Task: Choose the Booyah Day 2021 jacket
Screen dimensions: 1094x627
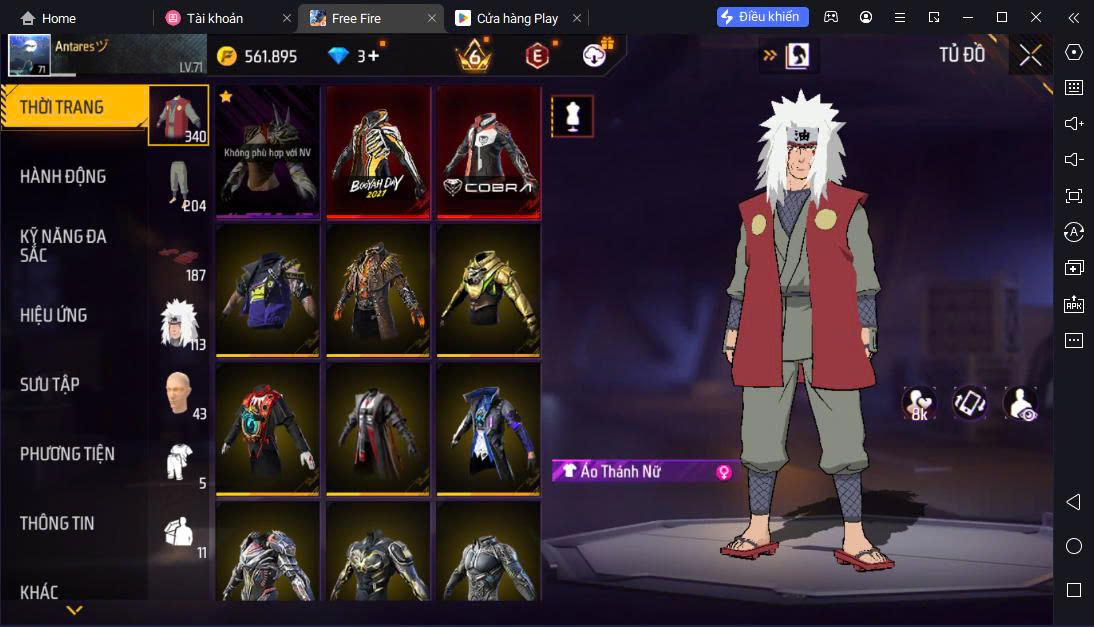Action: coord(379,151)
